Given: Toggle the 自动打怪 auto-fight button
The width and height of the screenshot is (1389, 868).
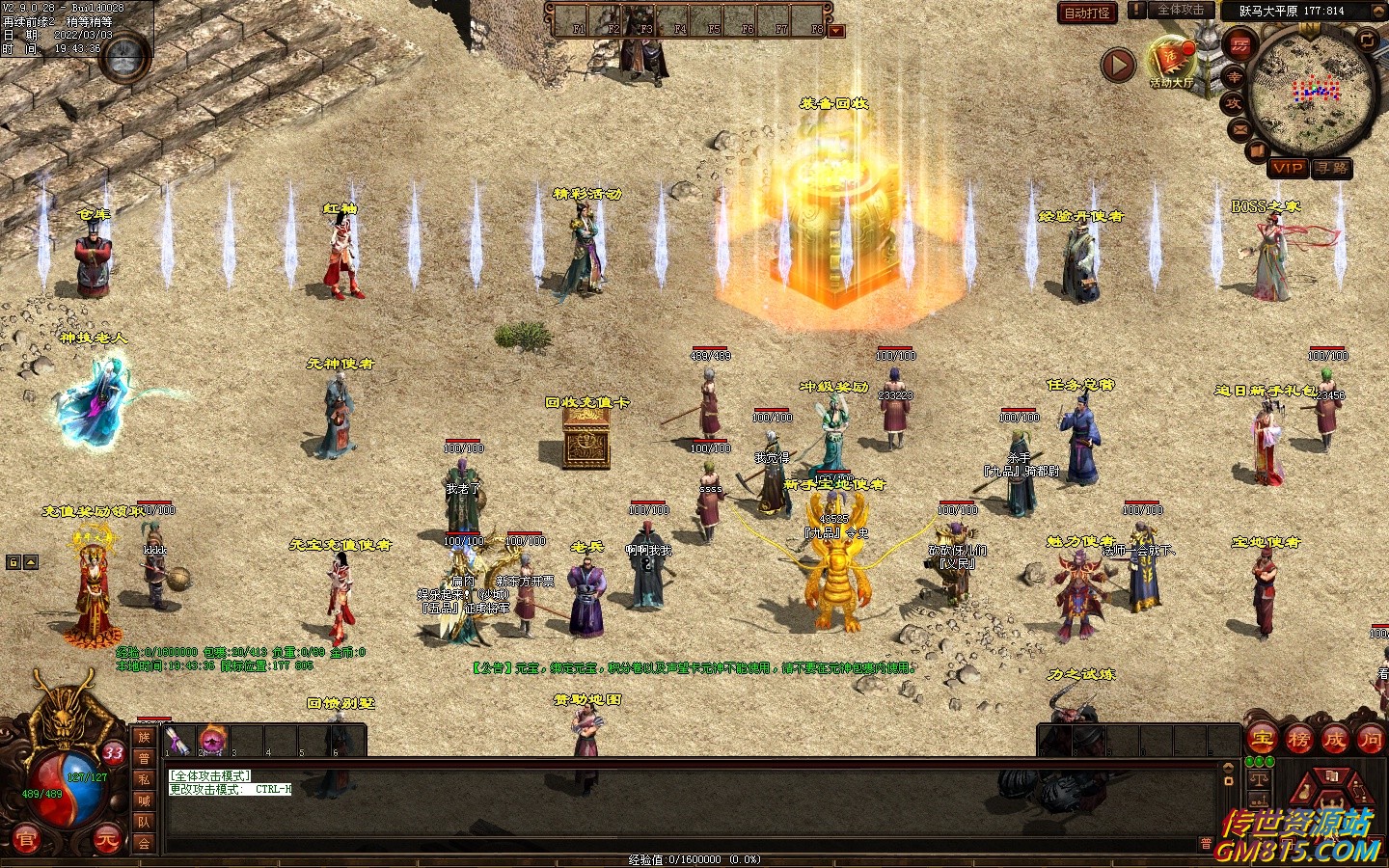Looking at the screenshot, I should (1087, 13).
